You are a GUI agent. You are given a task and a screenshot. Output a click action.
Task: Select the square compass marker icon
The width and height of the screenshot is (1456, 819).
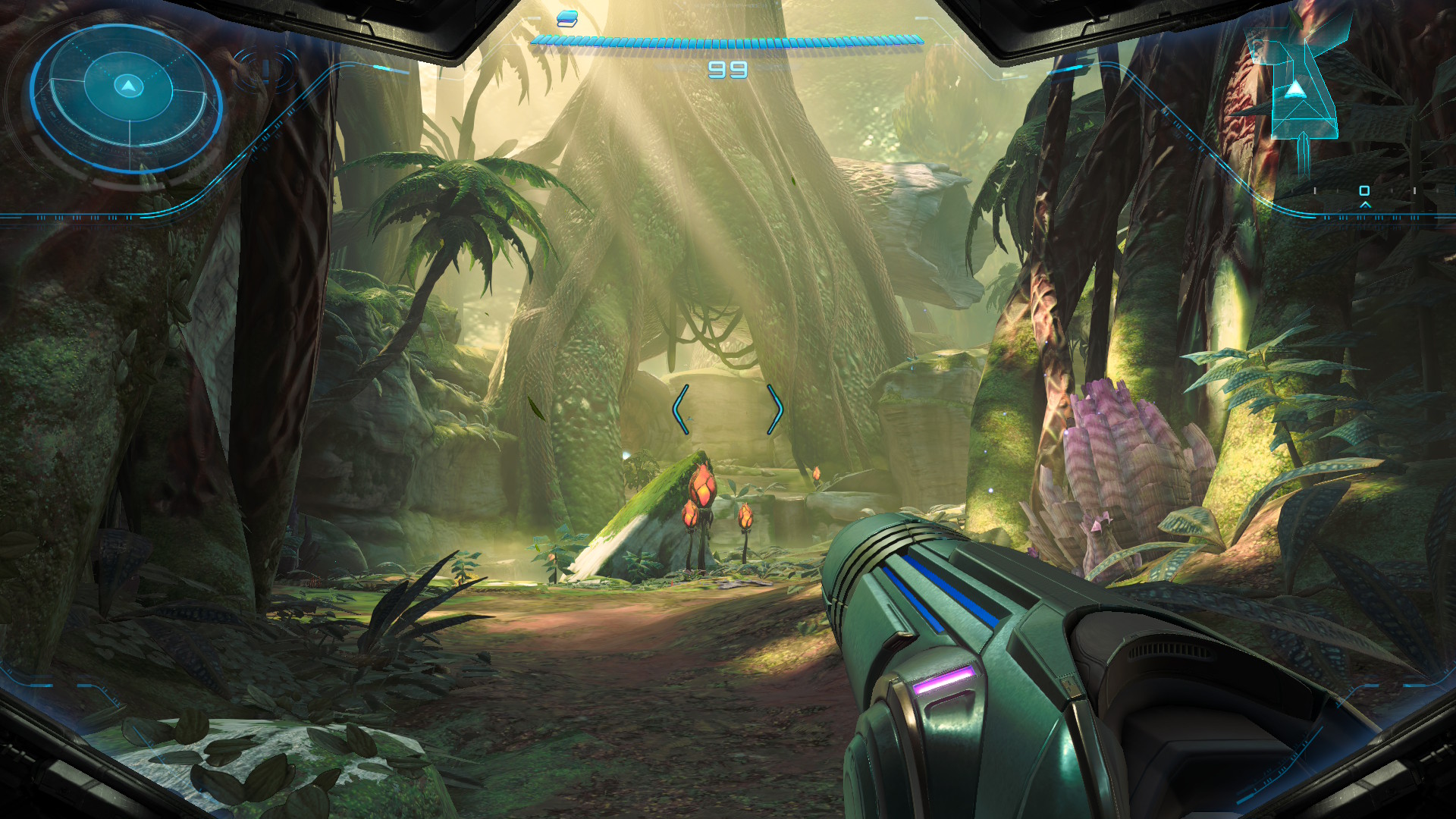point(1364,190)
